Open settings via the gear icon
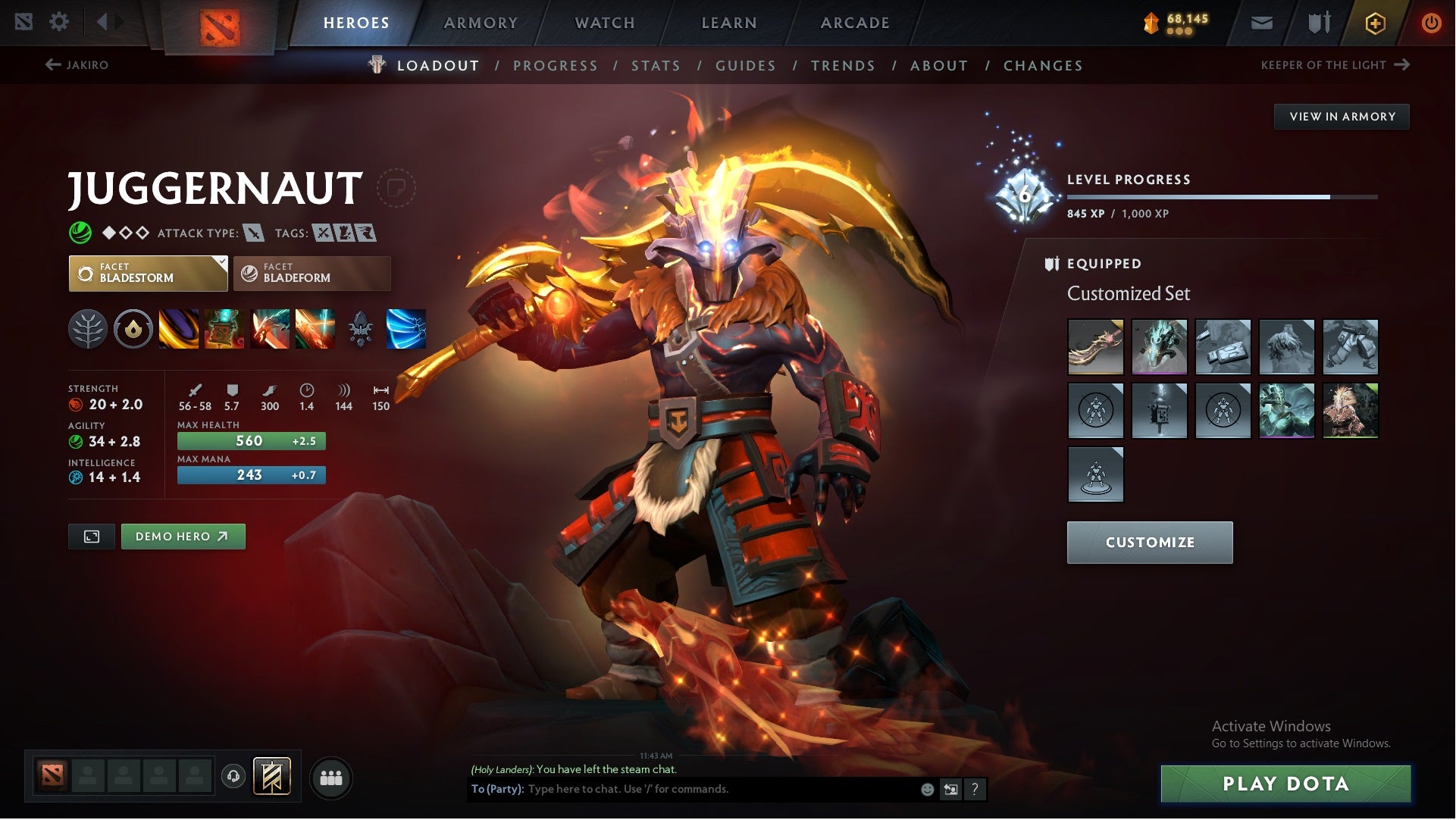 point(60,22)
